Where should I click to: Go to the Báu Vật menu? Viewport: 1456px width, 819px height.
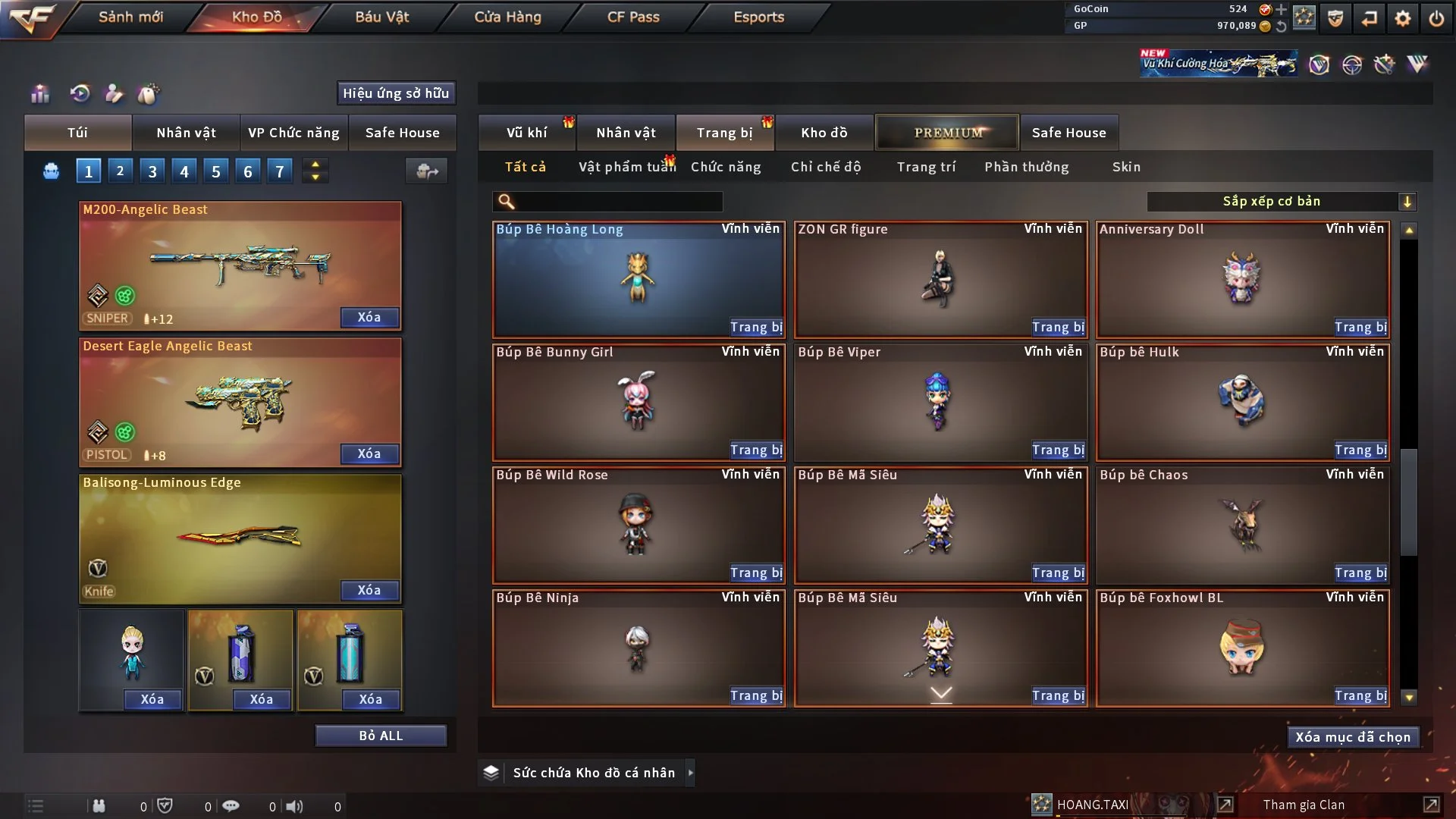click(x=381, y=17)
